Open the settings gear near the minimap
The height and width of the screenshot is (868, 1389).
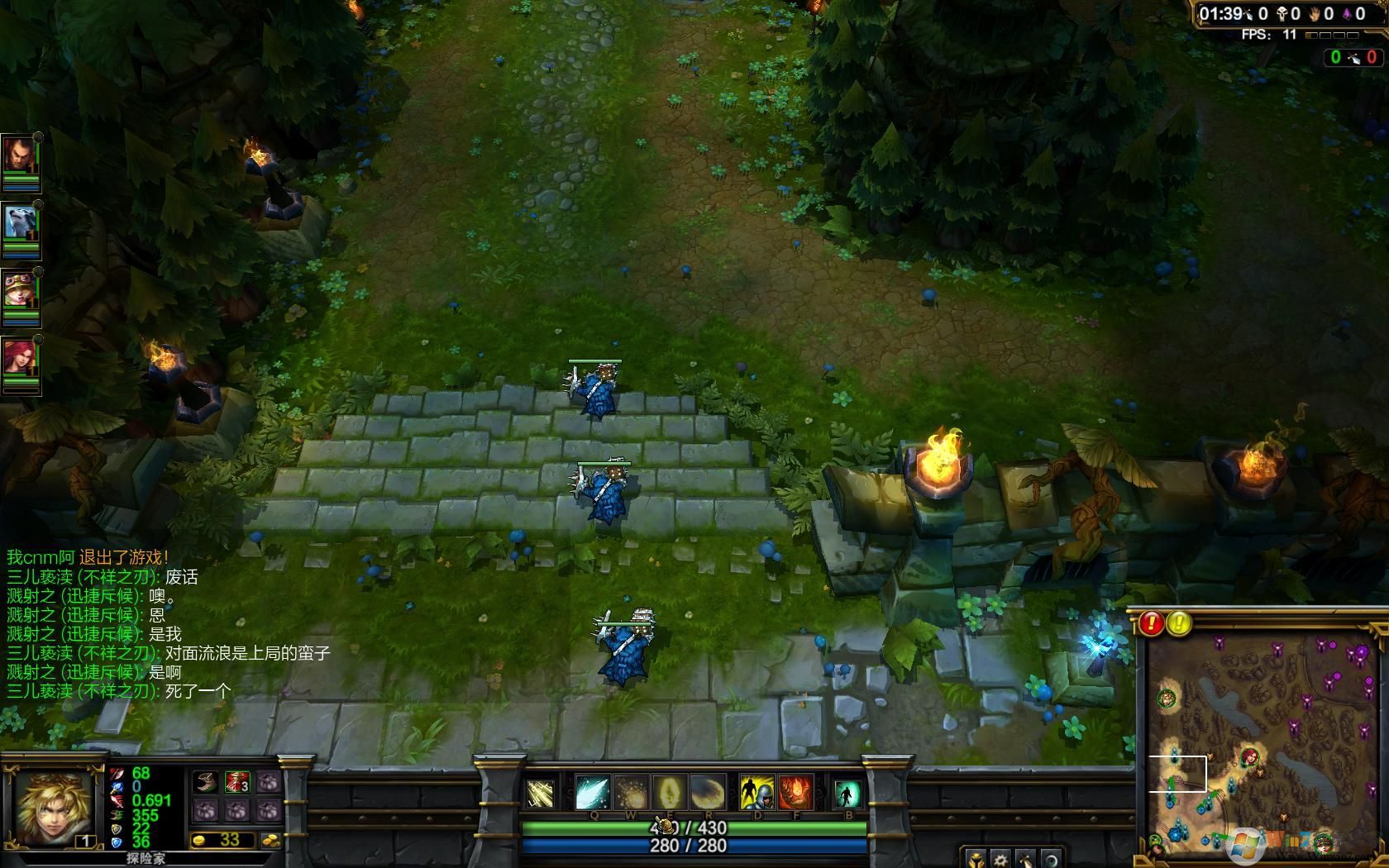[1000, 861]
